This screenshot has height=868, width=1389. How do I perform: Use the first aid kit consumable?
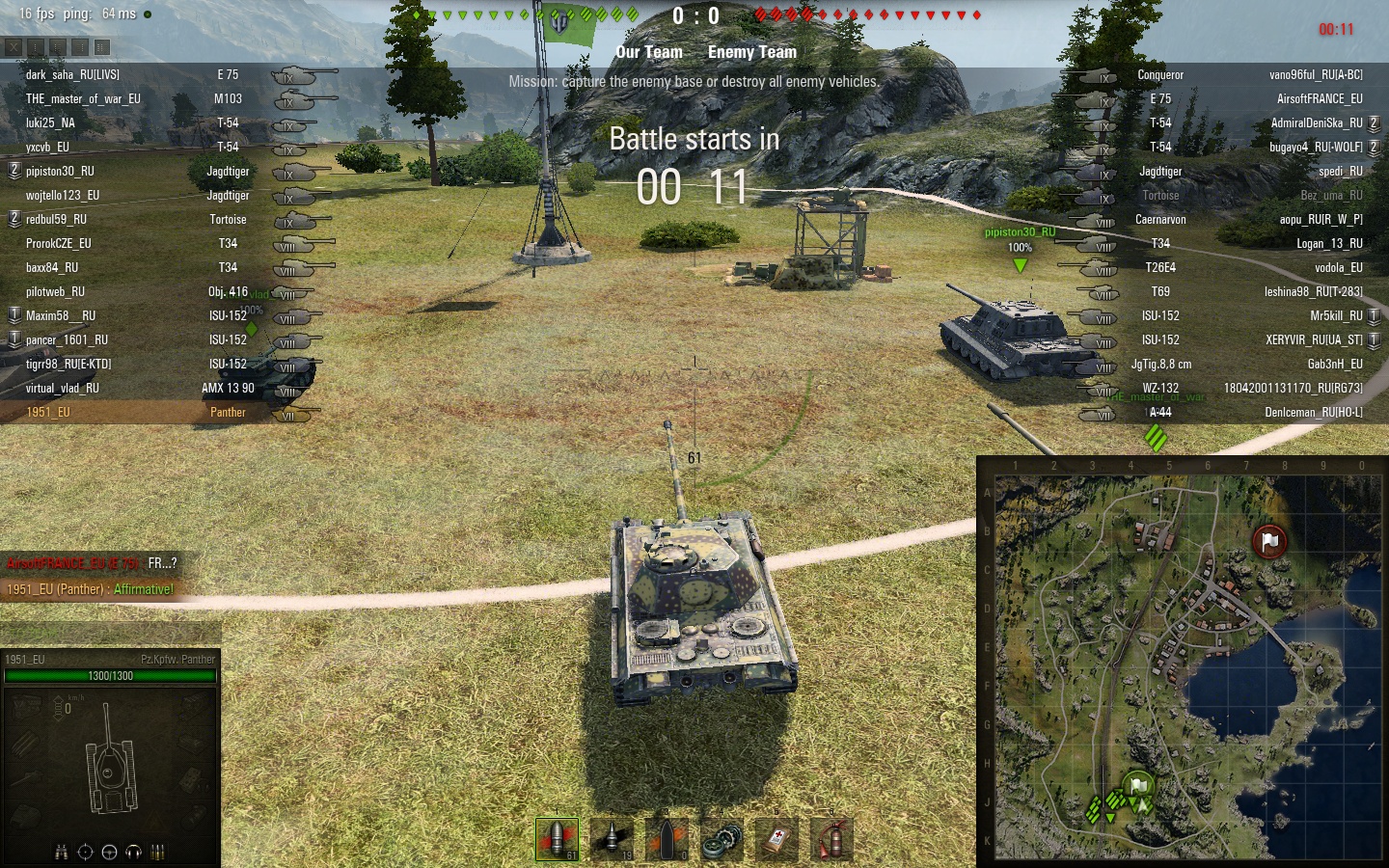point(777,839)
